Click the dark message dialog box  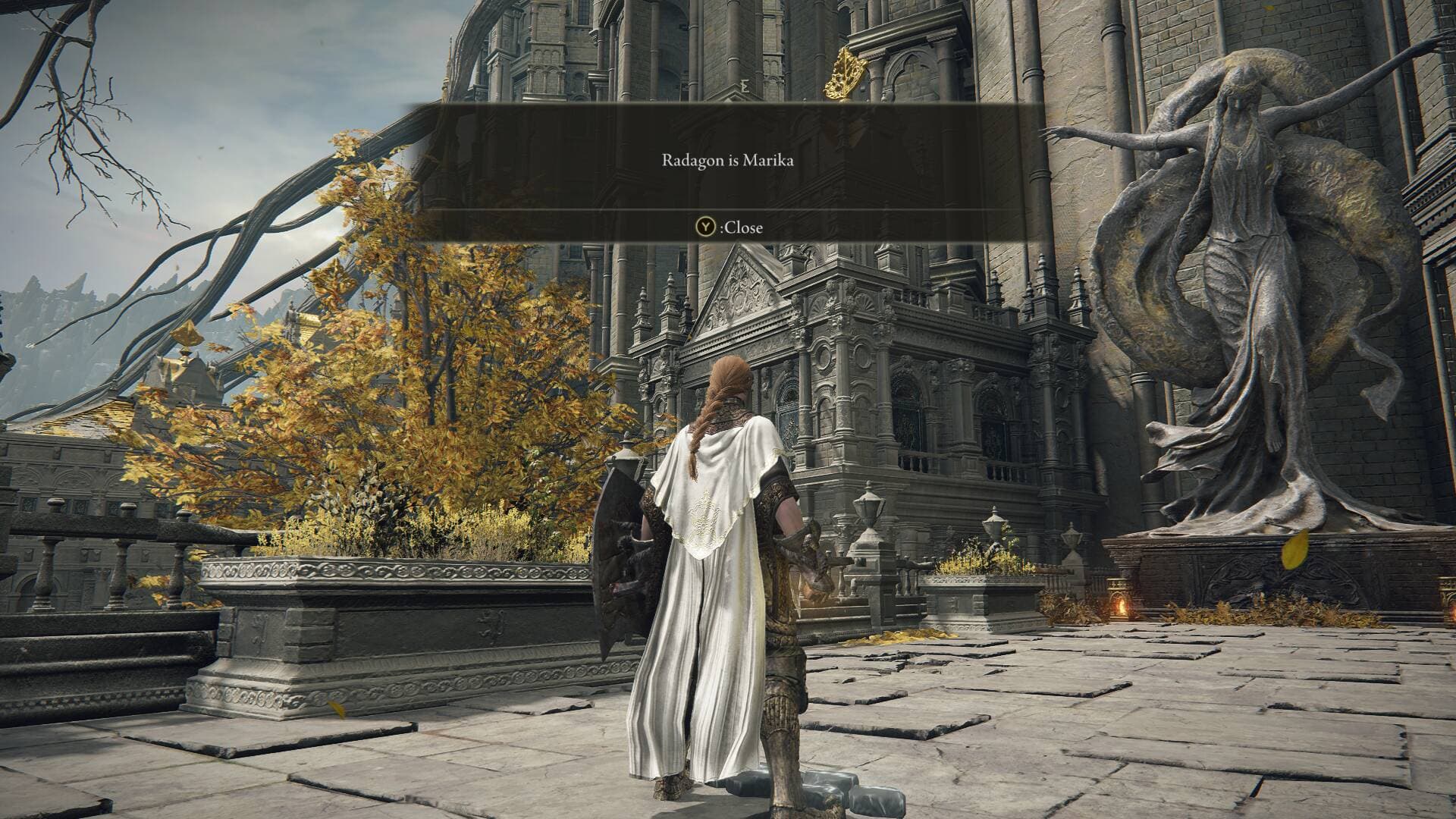coord(728,171)
